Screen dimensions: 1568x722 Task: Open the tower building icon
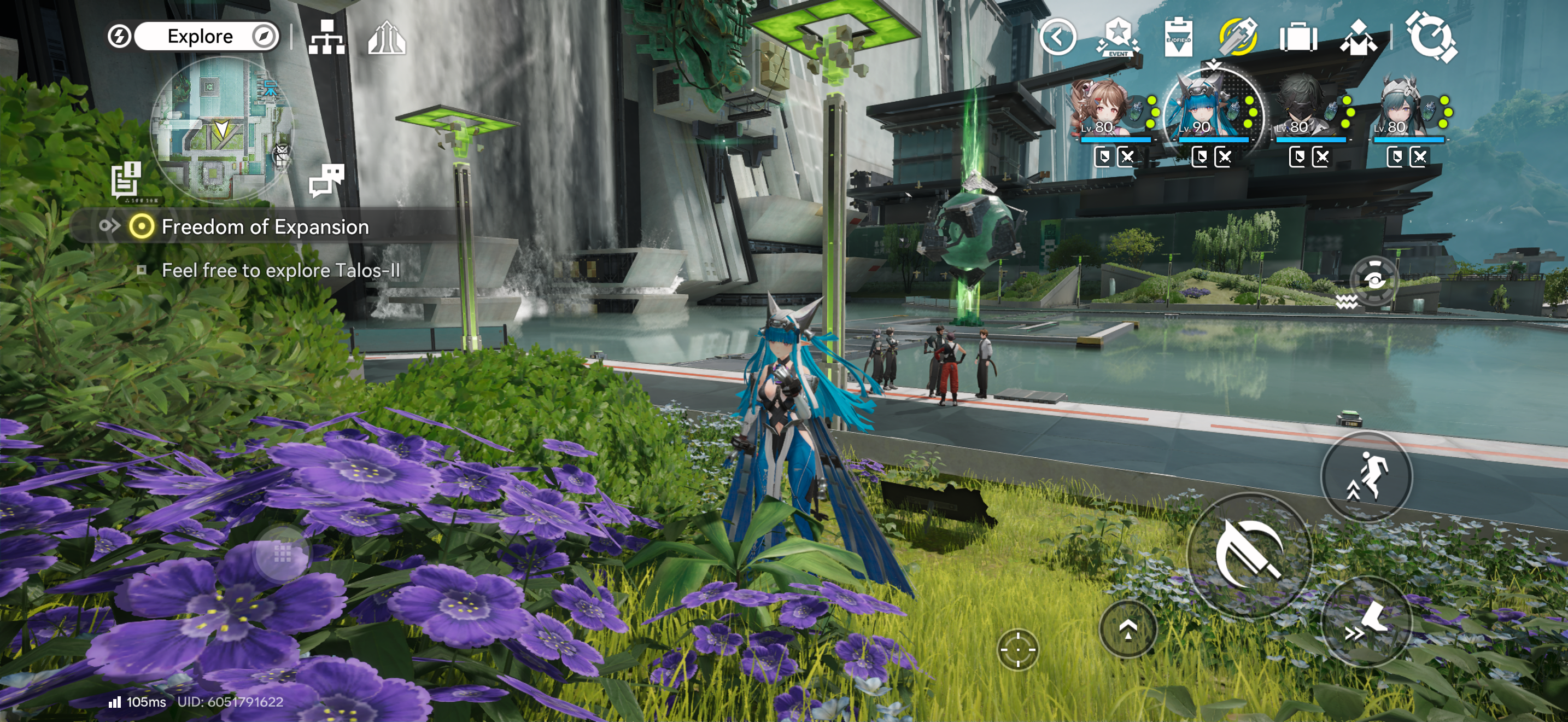point(387,38)
